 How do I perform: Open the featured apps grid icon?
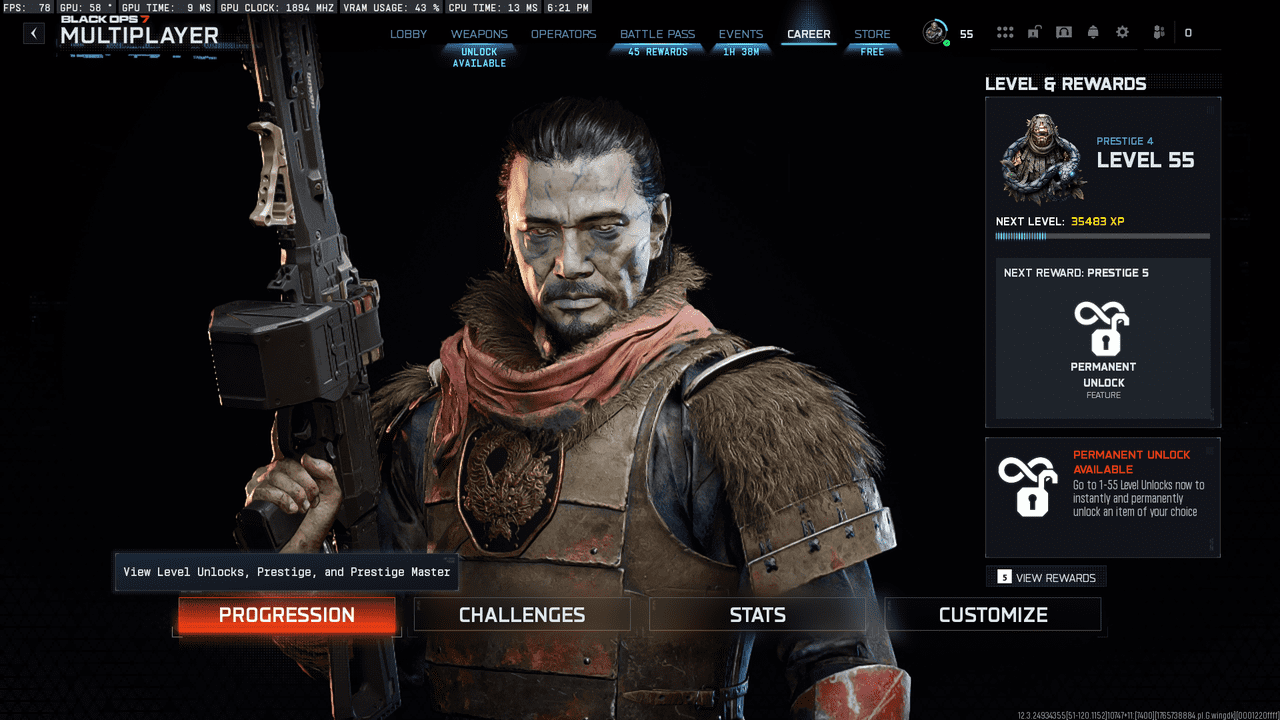pos(1005,32)
